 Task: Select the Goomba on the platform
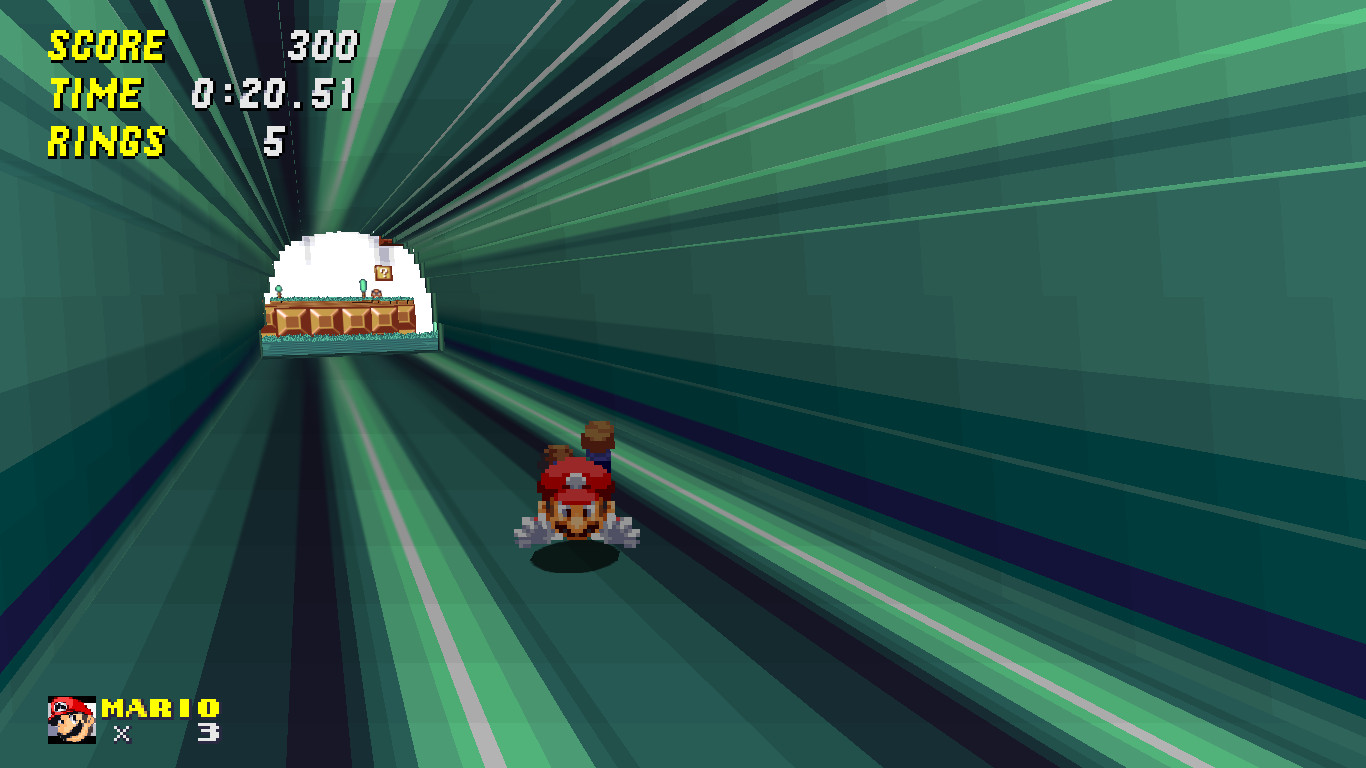click(x=376, y=294)
